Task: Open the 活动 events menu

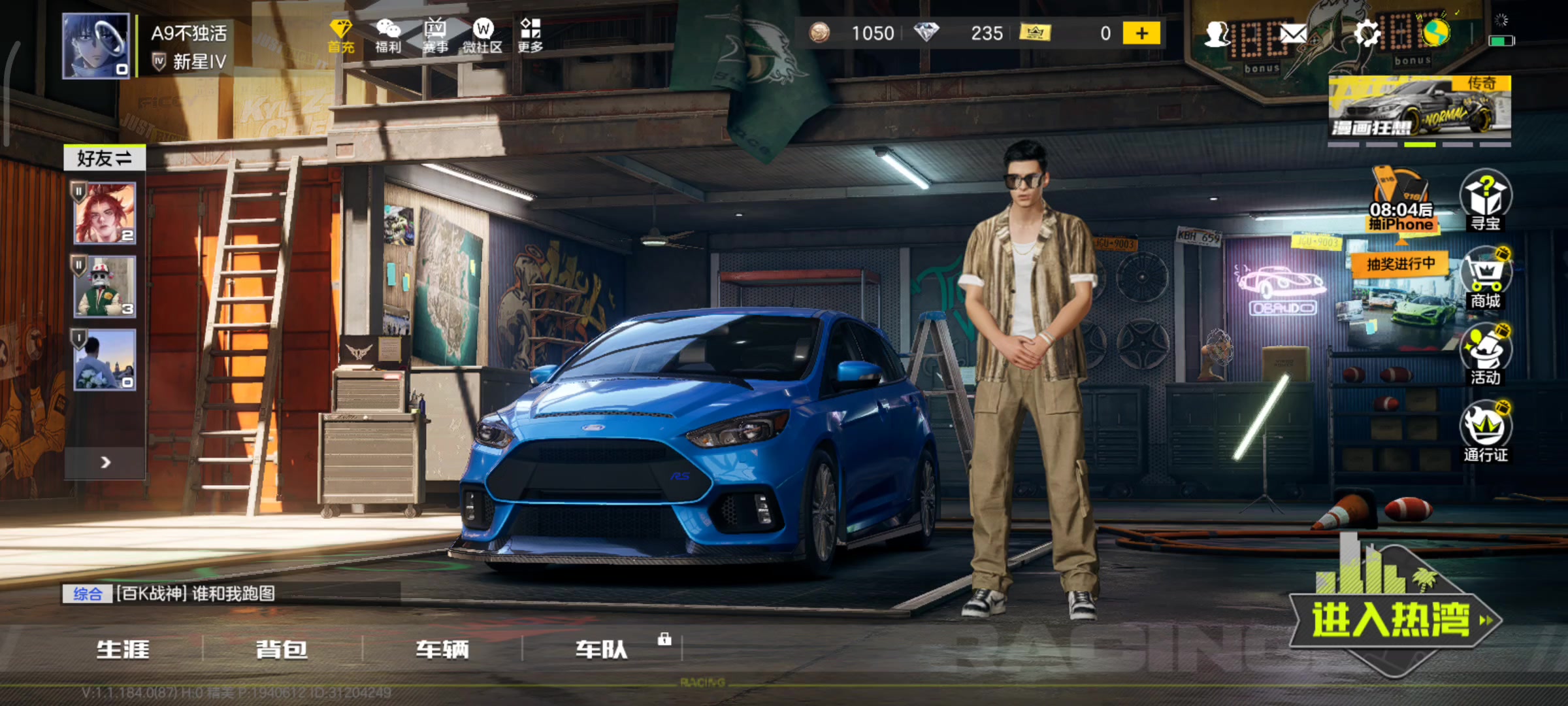Action: [x=1485, y=354]
